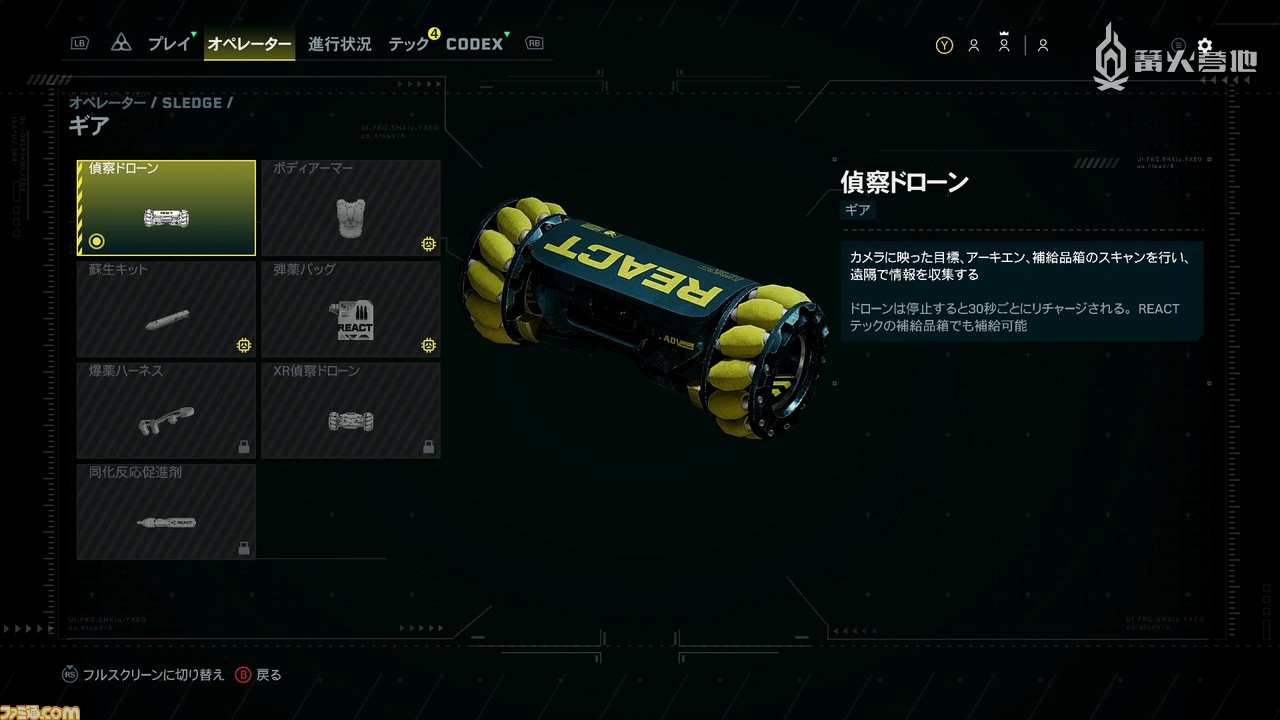Pick the 蘇生キット gear tile
This screenshot has height=720, width=1280.
tap(166, 310)
